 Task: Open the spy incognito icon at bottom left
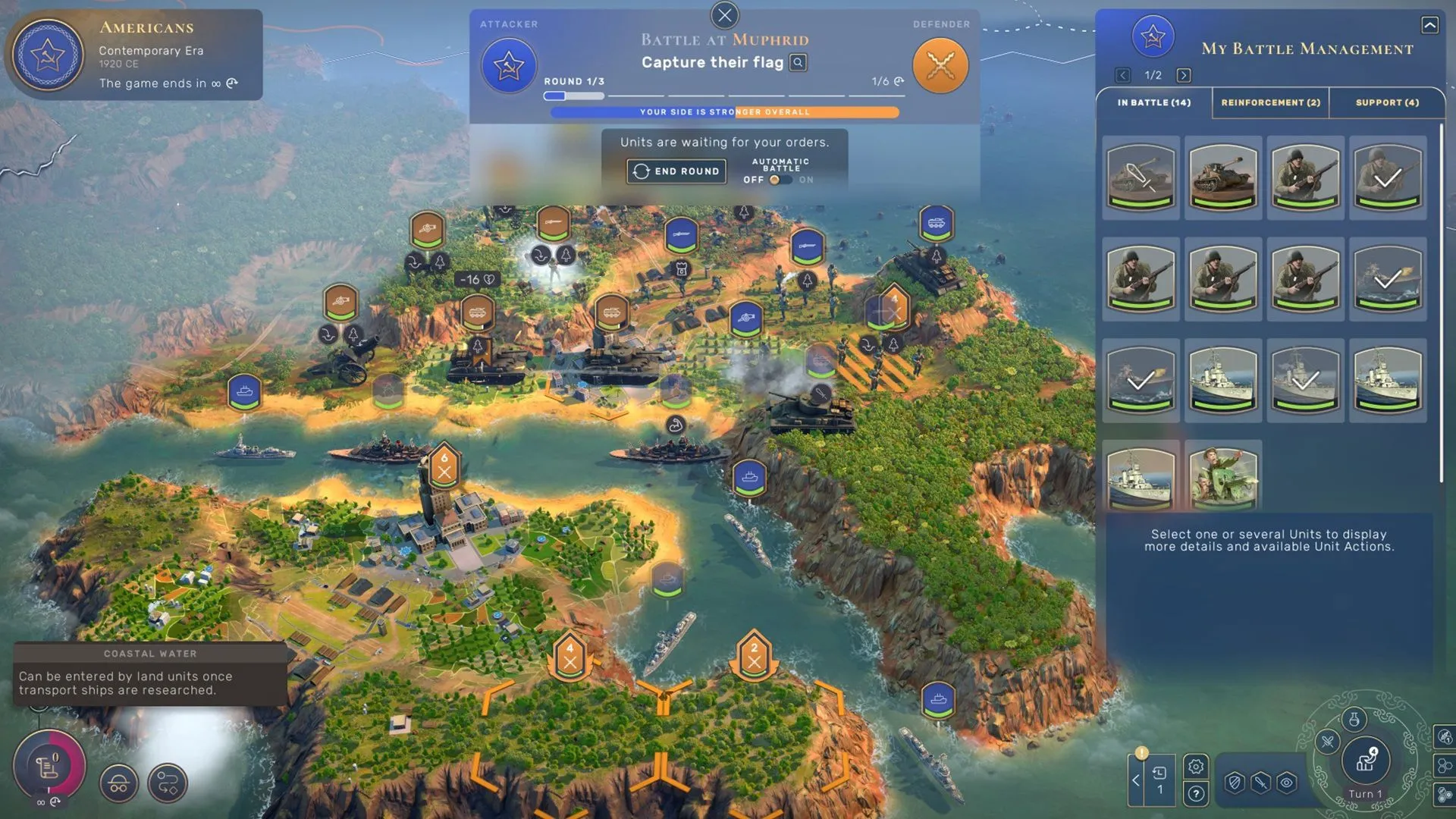click(118, 783)
